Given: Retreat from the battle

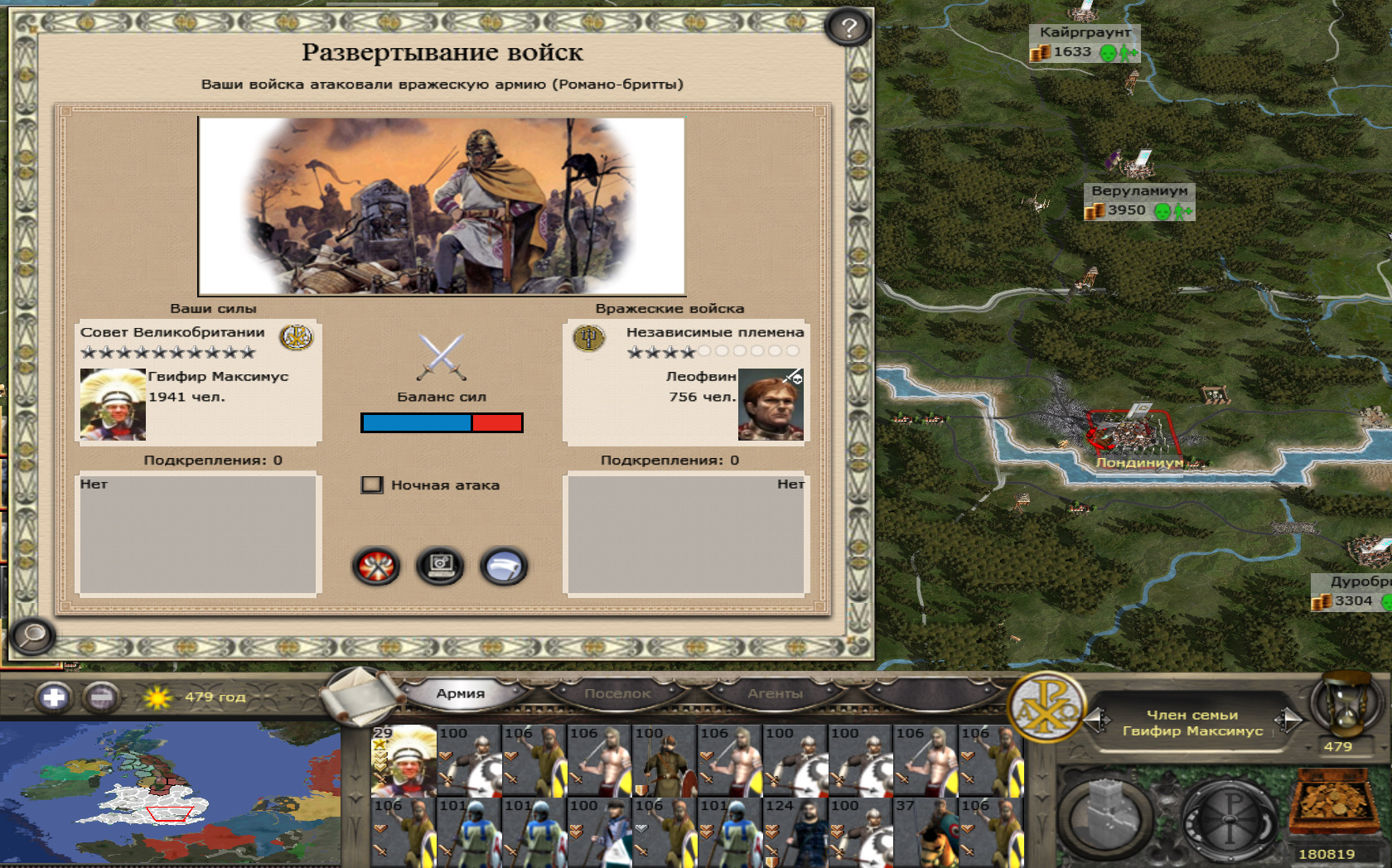Looking at the screenshot, I should 504,567.
